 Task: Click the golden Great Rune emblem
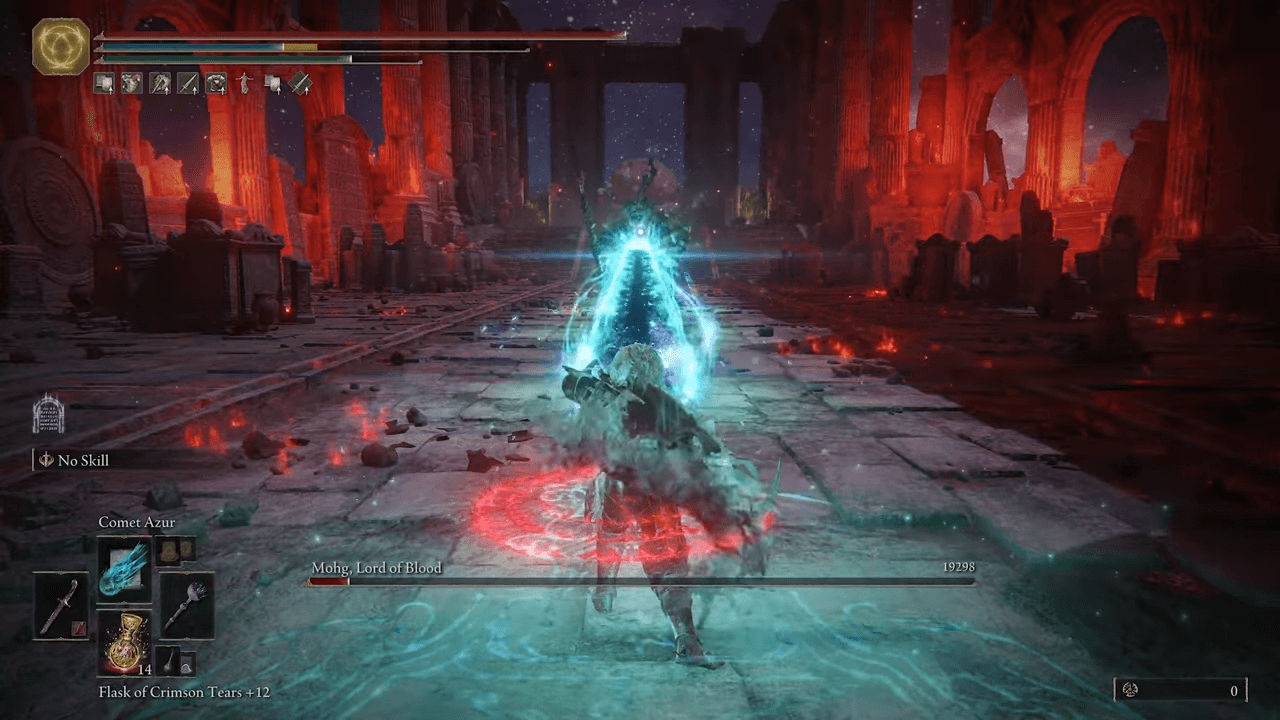click(x=61, y=48)
